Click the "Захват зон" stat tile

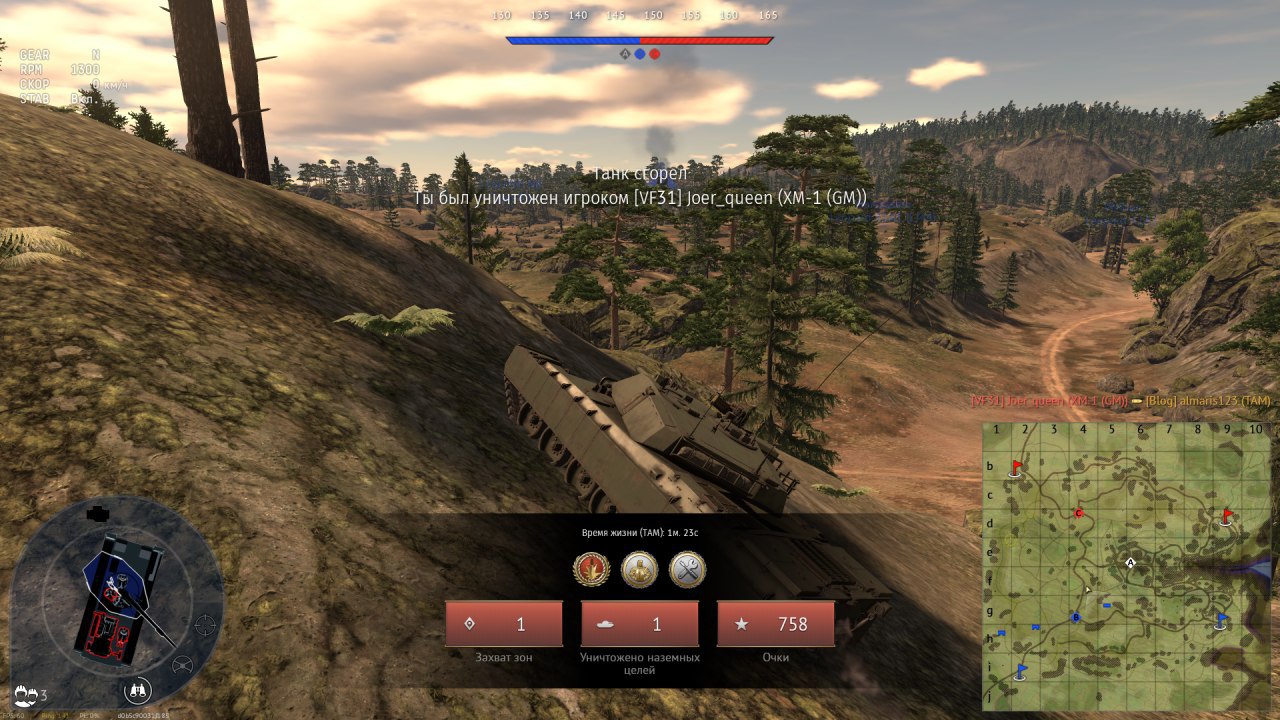pyautogui.click(x=504, y=624)
